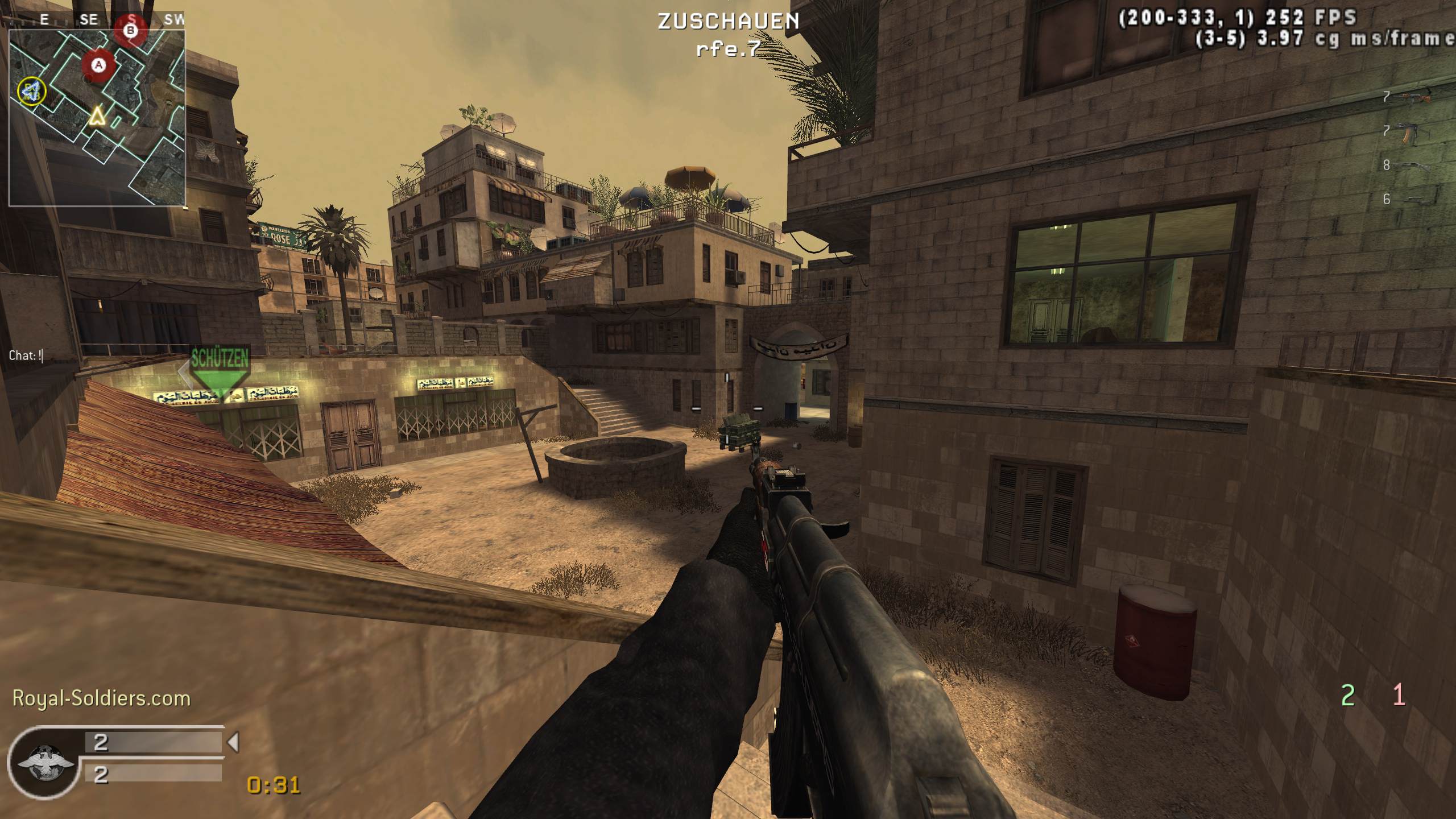Select the weapon icon next to number 8
Viewport: 1456px width, 819px height.
click(1410, 166)
